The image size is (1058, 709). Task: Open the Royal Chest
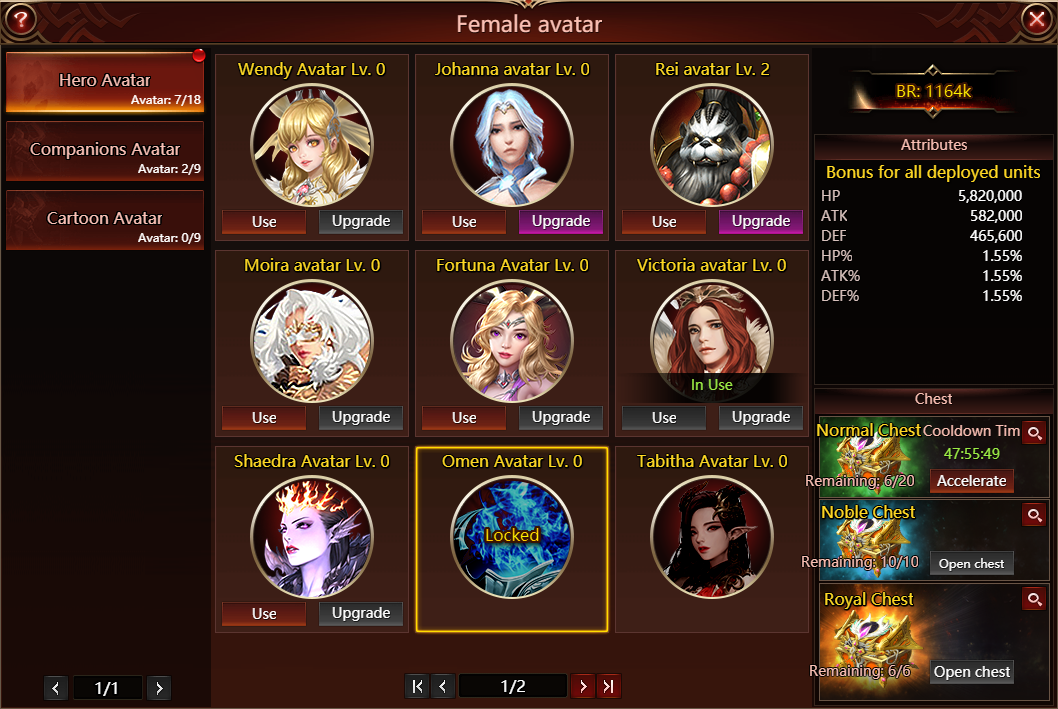click(971, 672)
